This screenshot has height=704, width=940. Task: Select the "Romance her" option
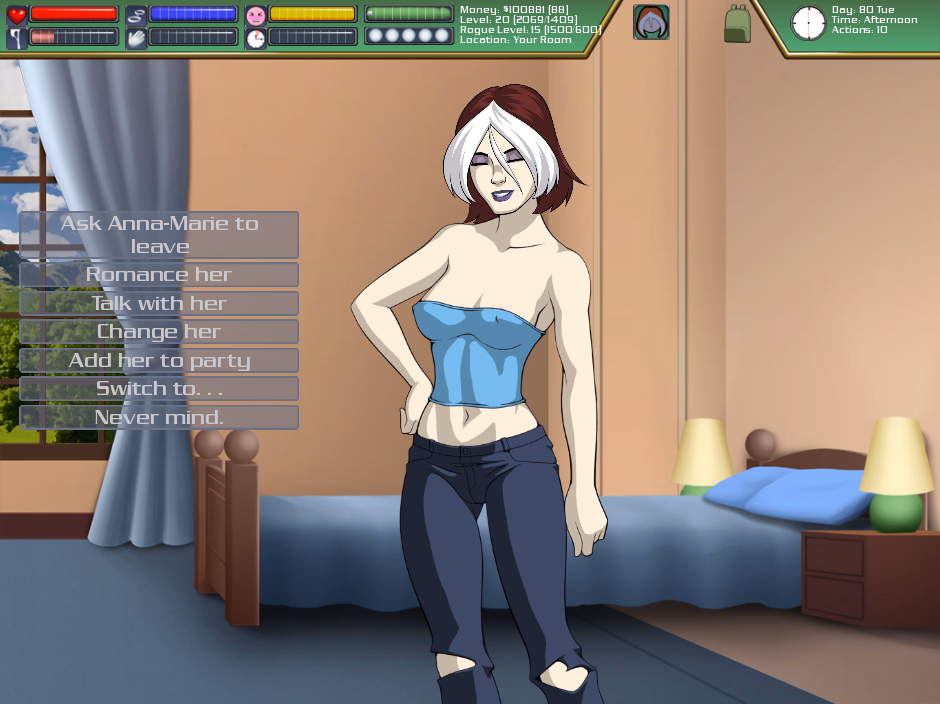pyautogui.click(x=159, y=274)
